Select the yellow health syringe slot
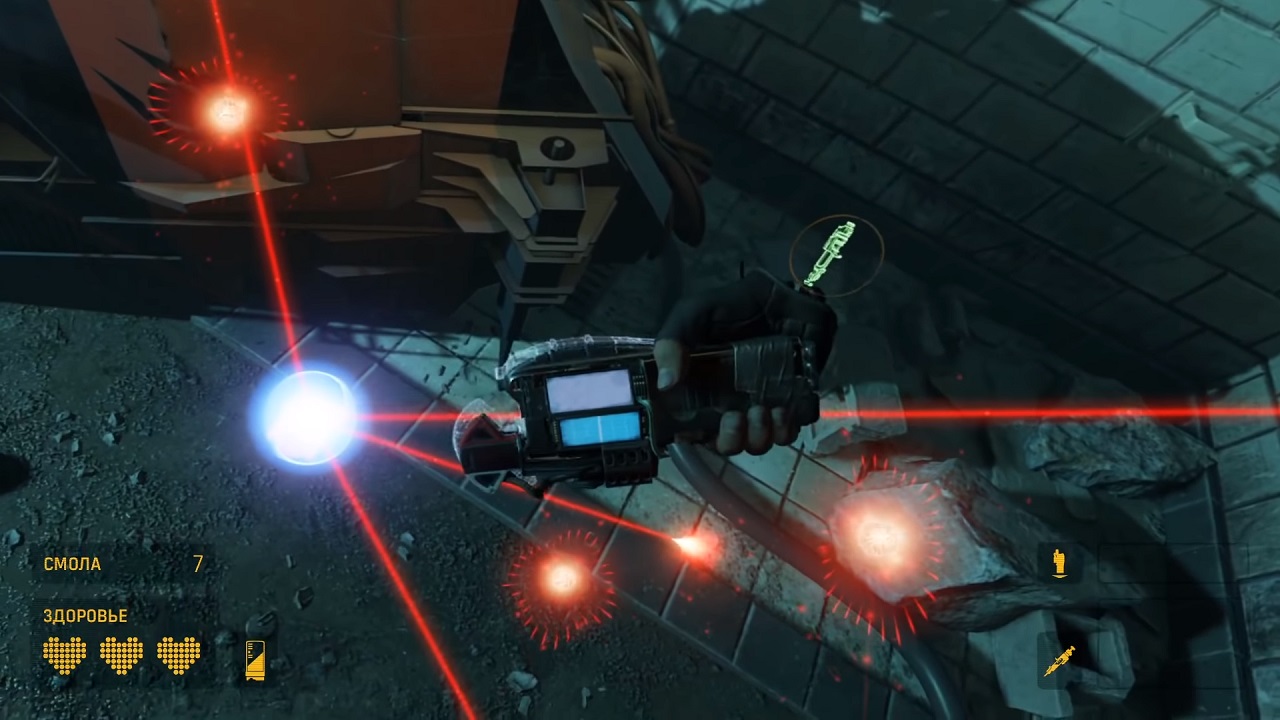Image resolution: width=1280 pixels, height=720 pixels. [1059, 660]
